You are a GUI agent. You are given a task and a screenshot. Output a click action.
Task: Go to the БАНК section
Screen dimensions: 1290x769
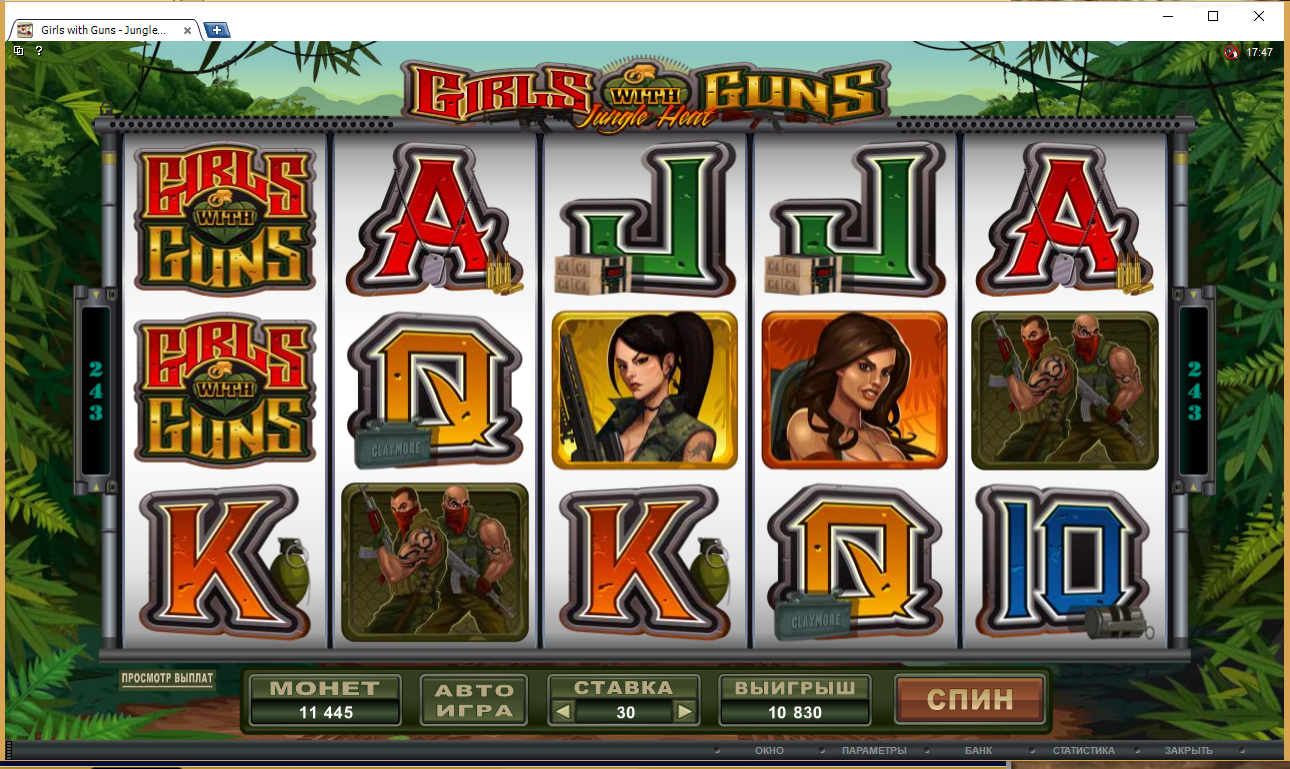[x=978, y=750]
